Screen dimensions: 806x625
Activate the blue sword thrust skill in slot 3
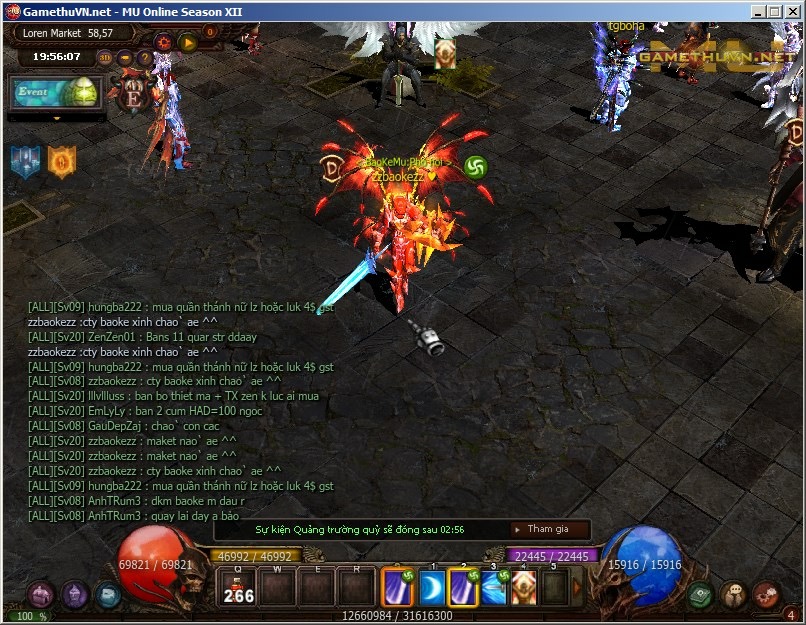494,587
